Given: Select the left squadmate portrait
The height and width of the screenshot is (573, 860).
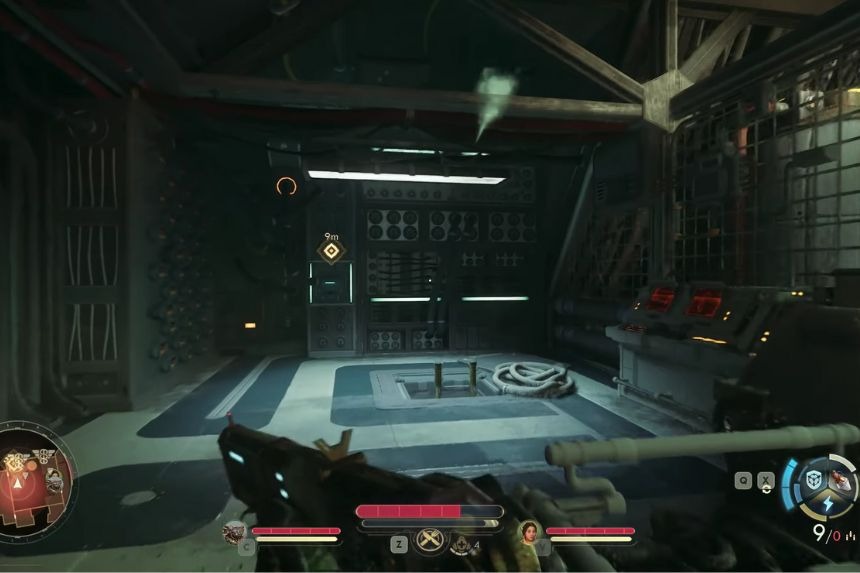Looking at the screenshot, I should (235, 532).
